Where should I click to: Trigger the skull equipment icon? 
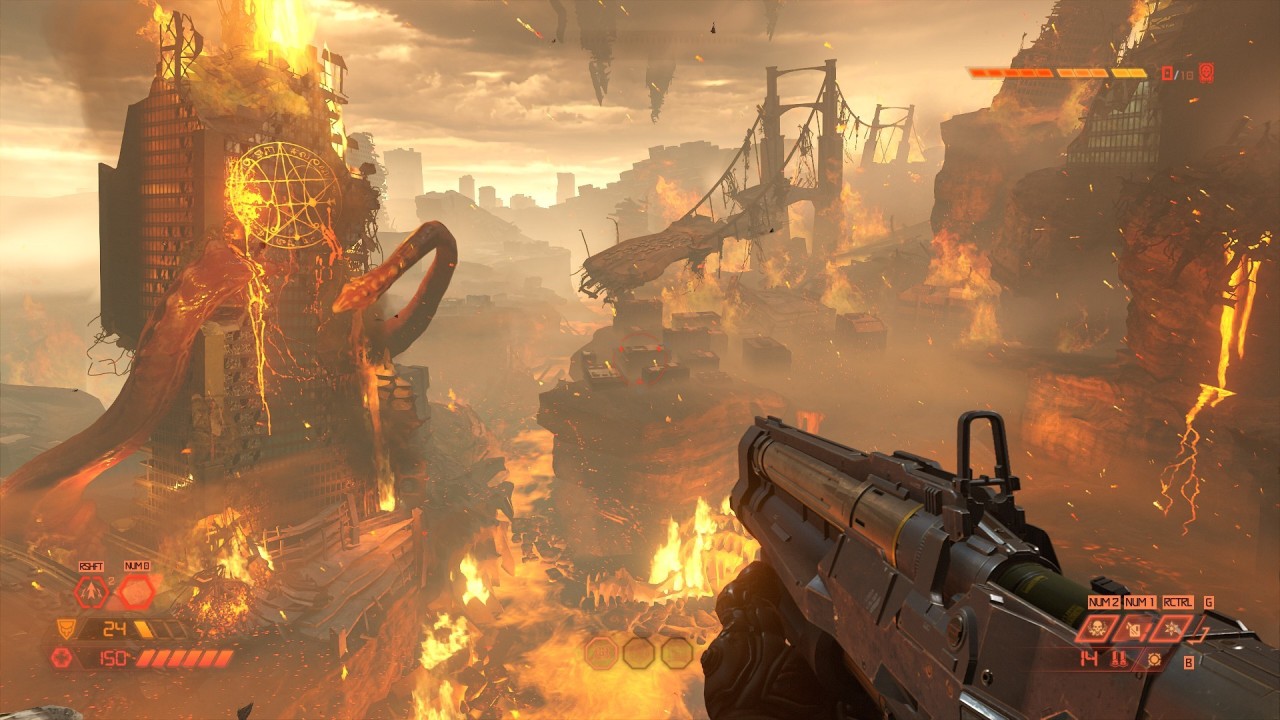click(1096, 628)
